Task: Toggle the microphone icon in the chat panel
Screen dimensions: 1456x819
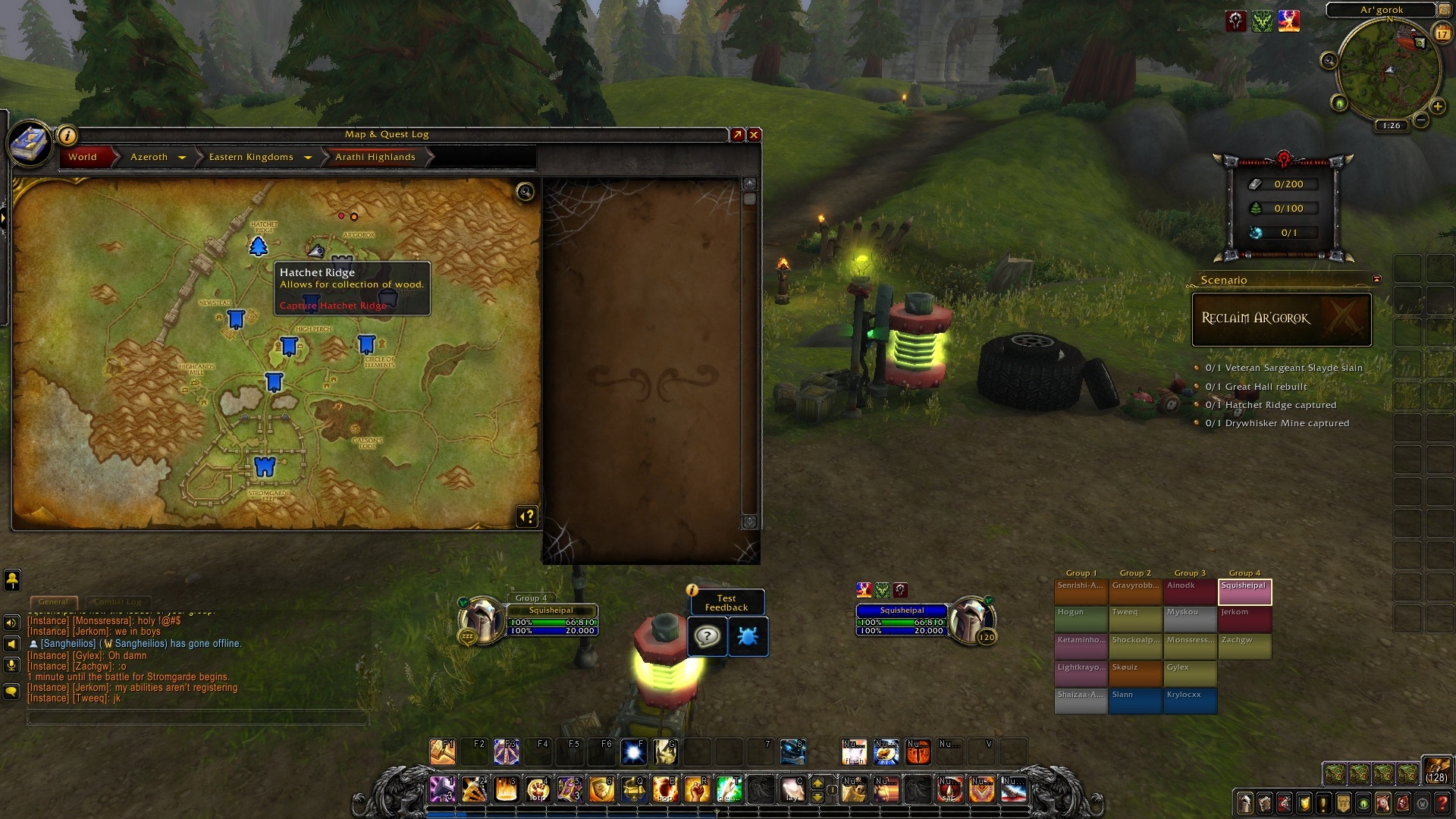Action: pyautogui.click(x=11, y=665)
